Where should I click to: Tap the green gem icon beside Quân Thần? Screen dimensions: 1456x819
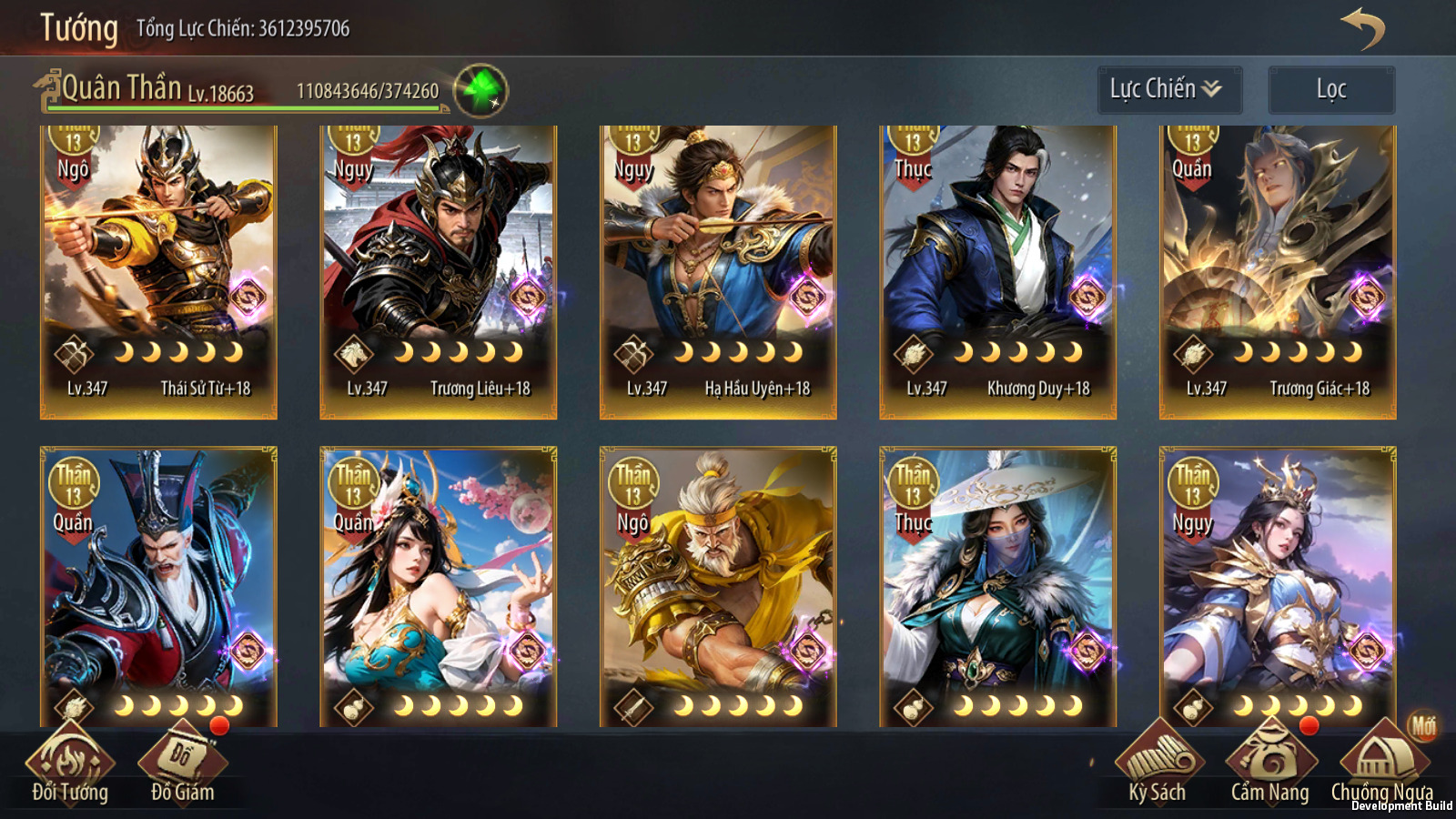480,90
